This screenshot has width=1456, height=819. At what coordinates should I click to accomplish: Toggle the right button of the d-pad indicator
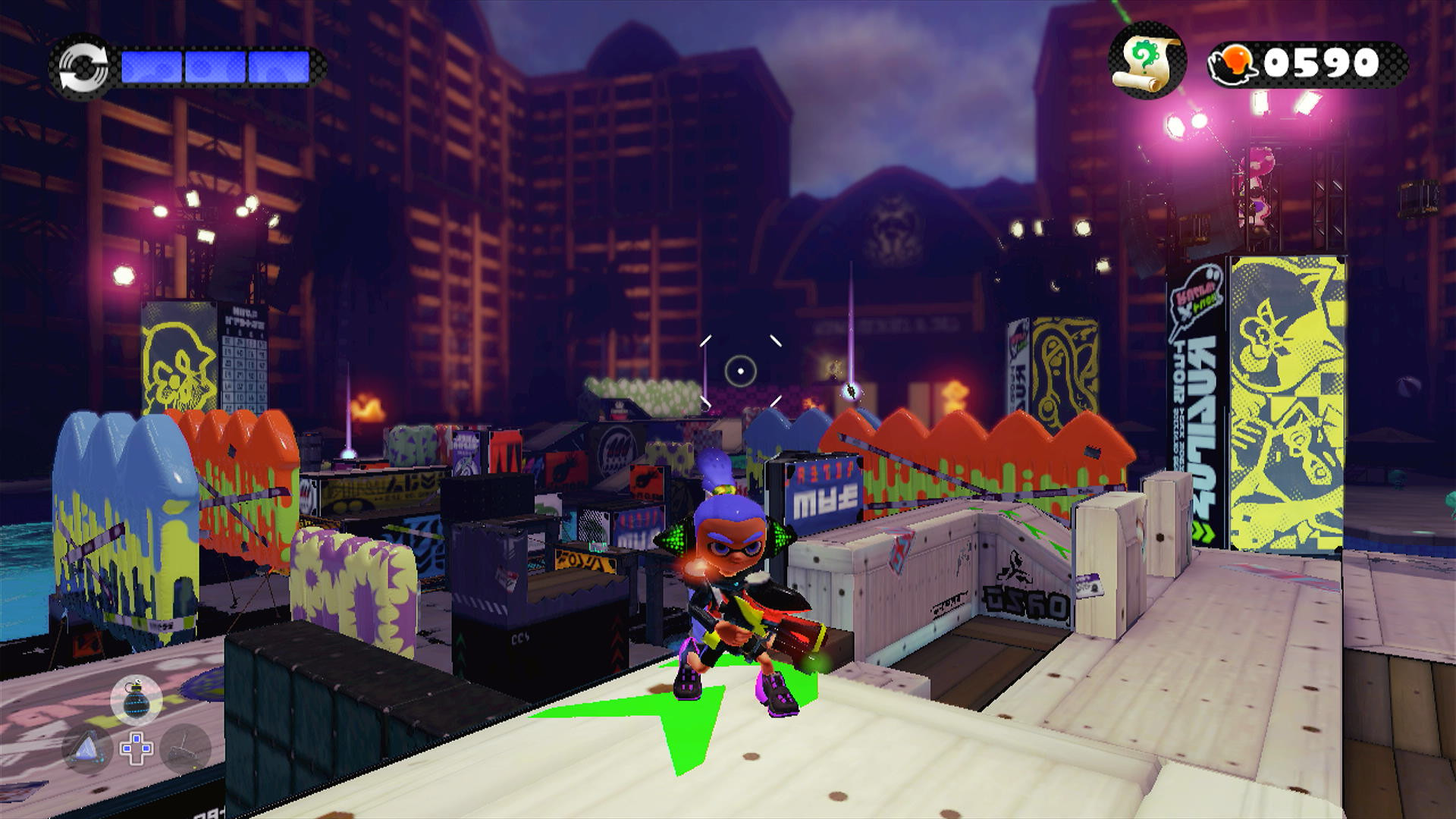click(146, 748)
